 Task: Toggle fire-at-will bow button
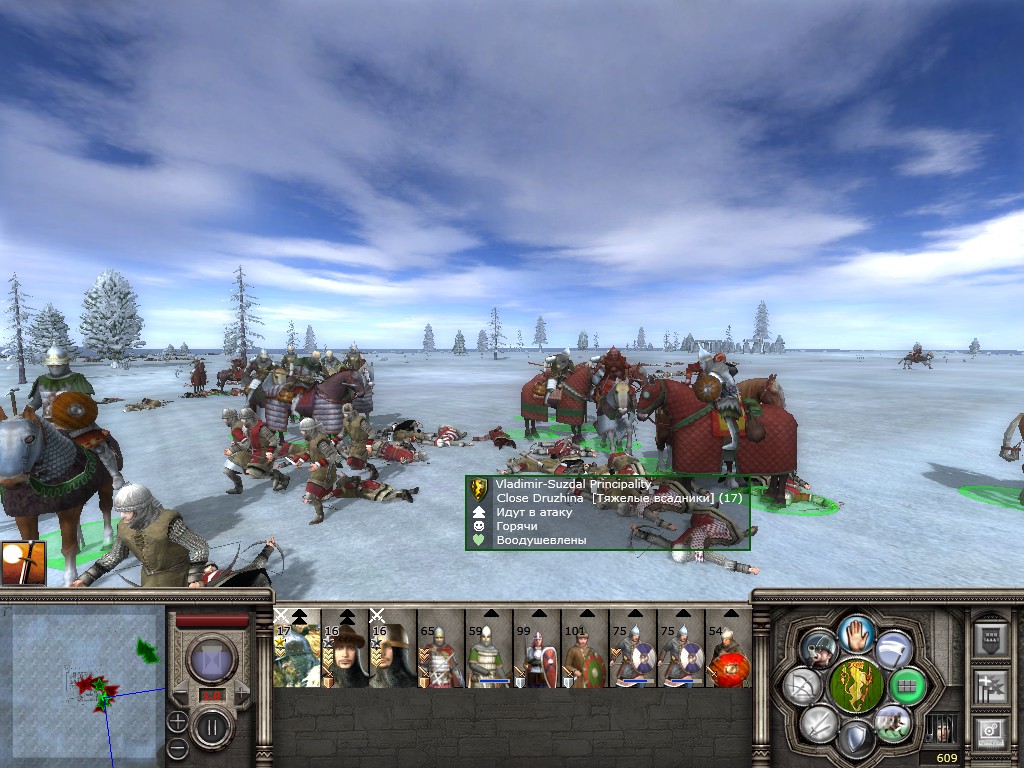tap(802, 686)
